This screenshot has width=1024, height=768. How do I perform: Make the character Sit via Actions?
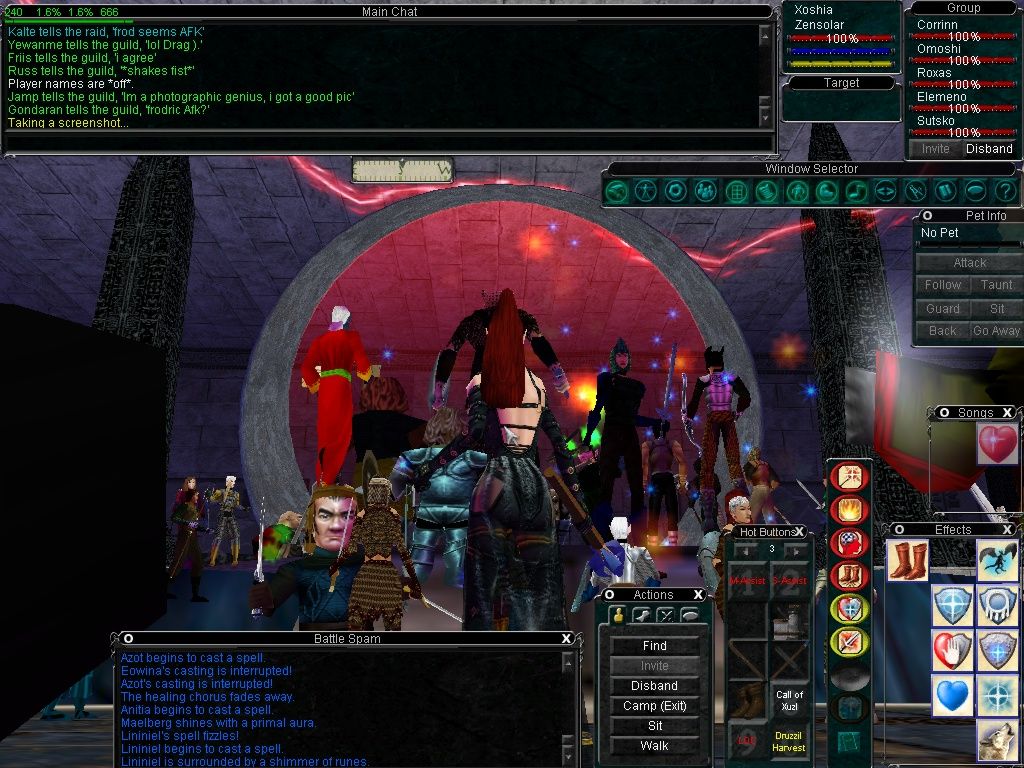click(654, 726)
